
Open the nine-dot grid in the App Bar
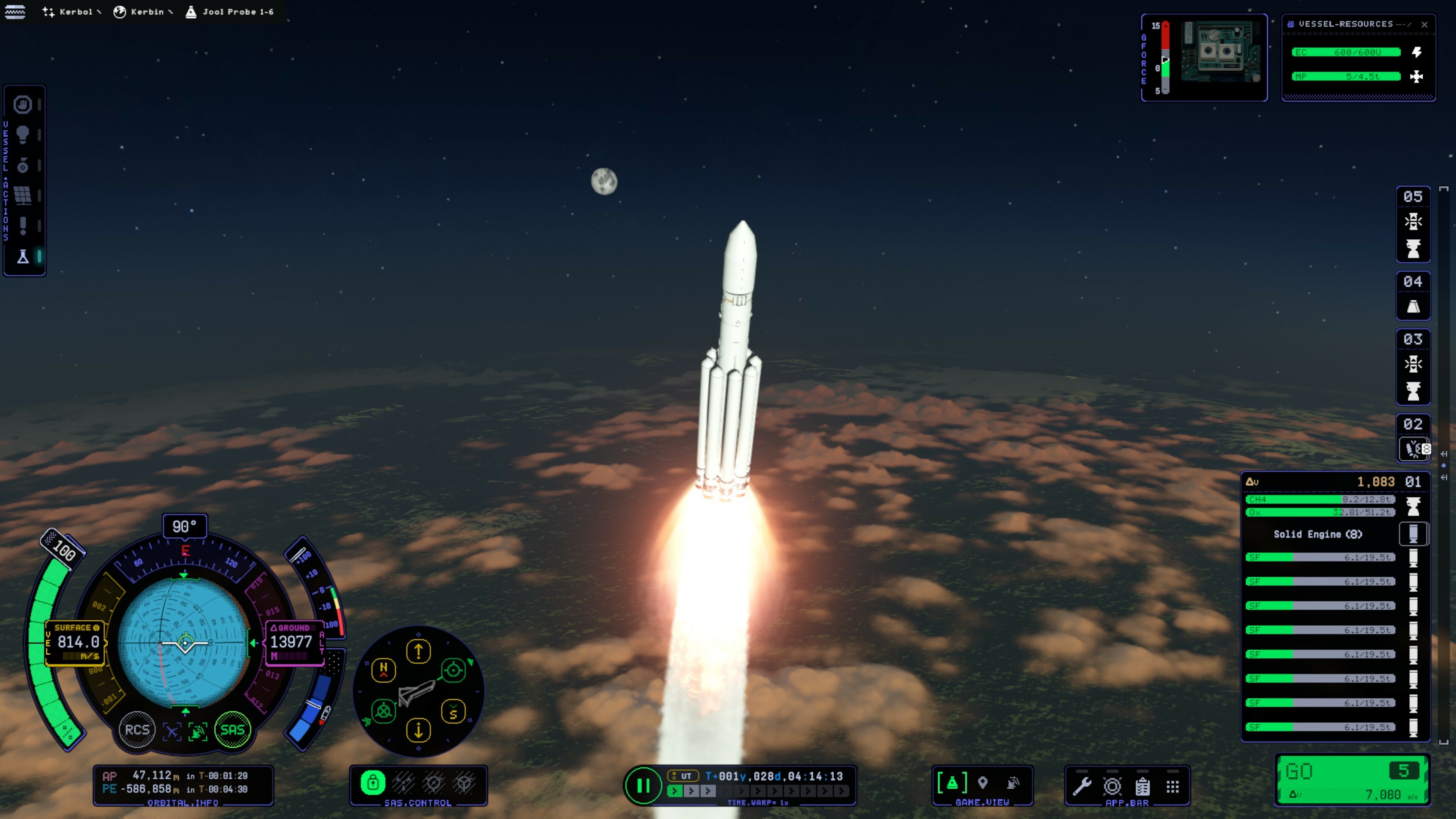coord(1173,786)
